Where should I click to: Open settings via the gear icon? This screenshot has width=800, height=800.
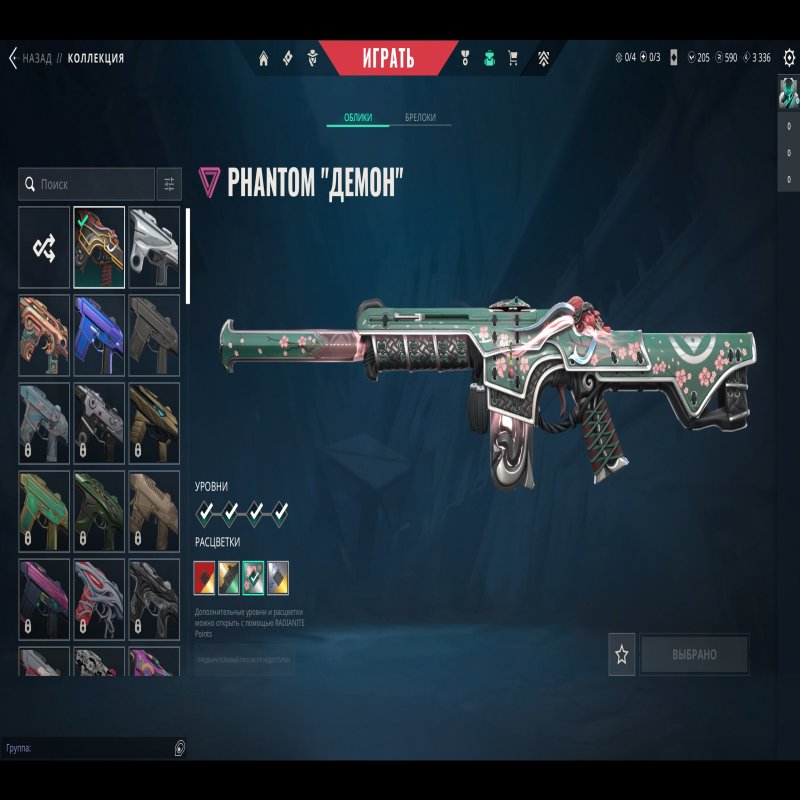coord(789,58)
